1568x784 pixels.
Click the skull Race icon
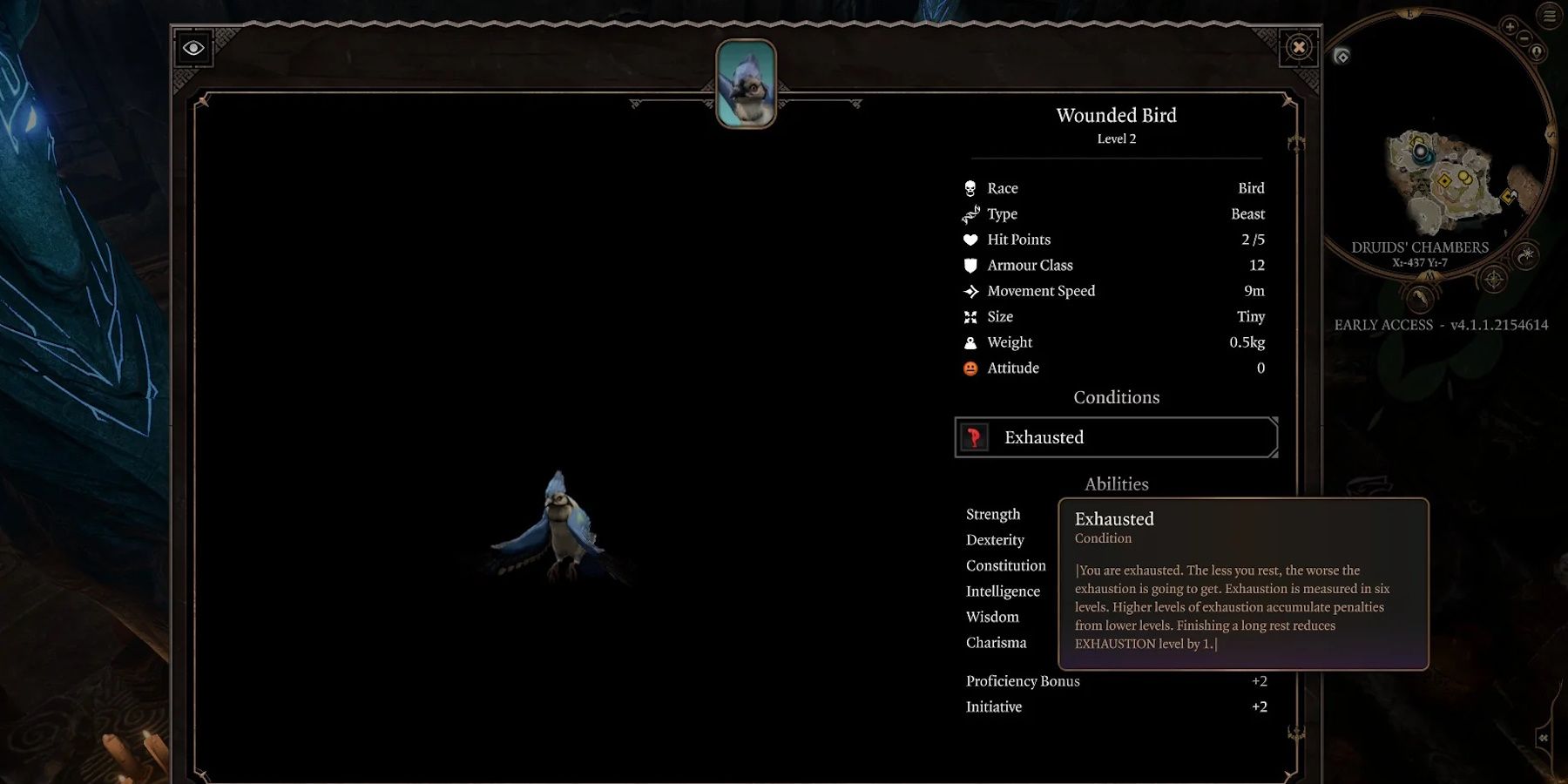pyautogui.click(x=970, y=187)
